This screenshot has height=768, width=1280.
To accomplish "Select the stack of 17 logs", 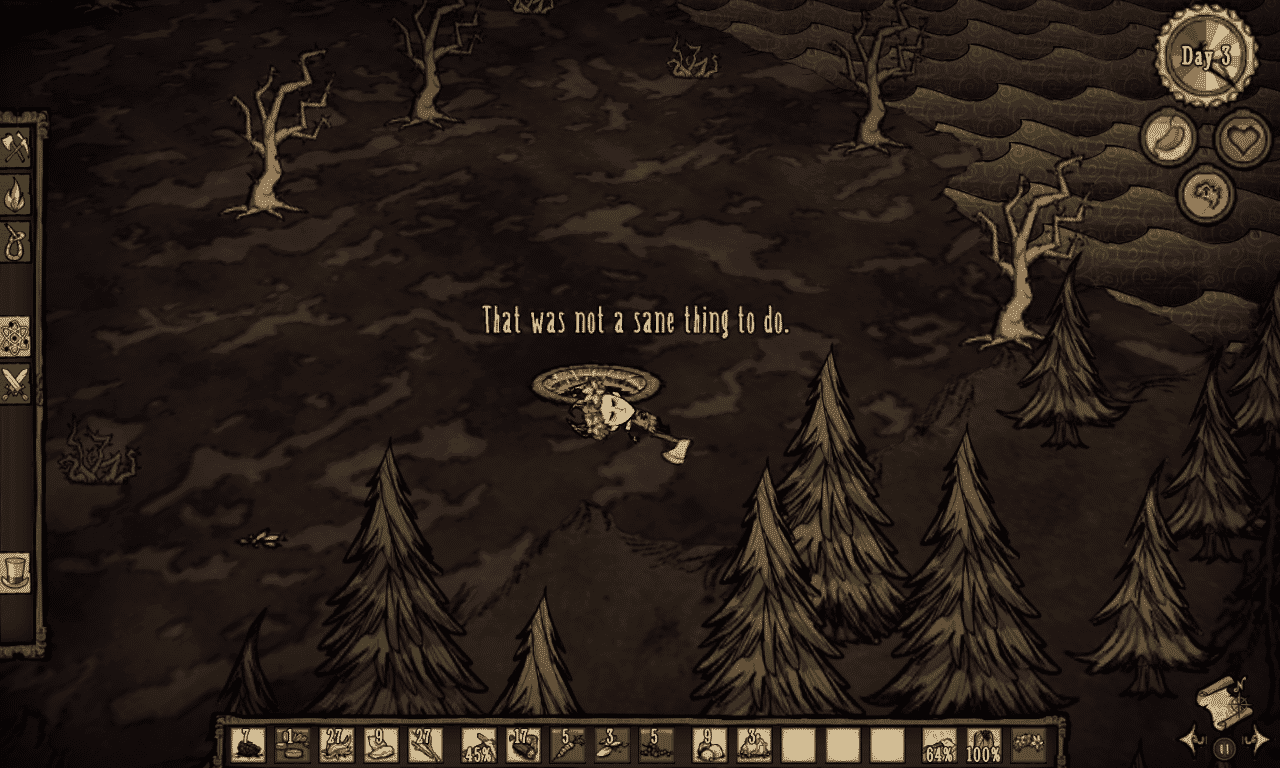I will point(523,745).
